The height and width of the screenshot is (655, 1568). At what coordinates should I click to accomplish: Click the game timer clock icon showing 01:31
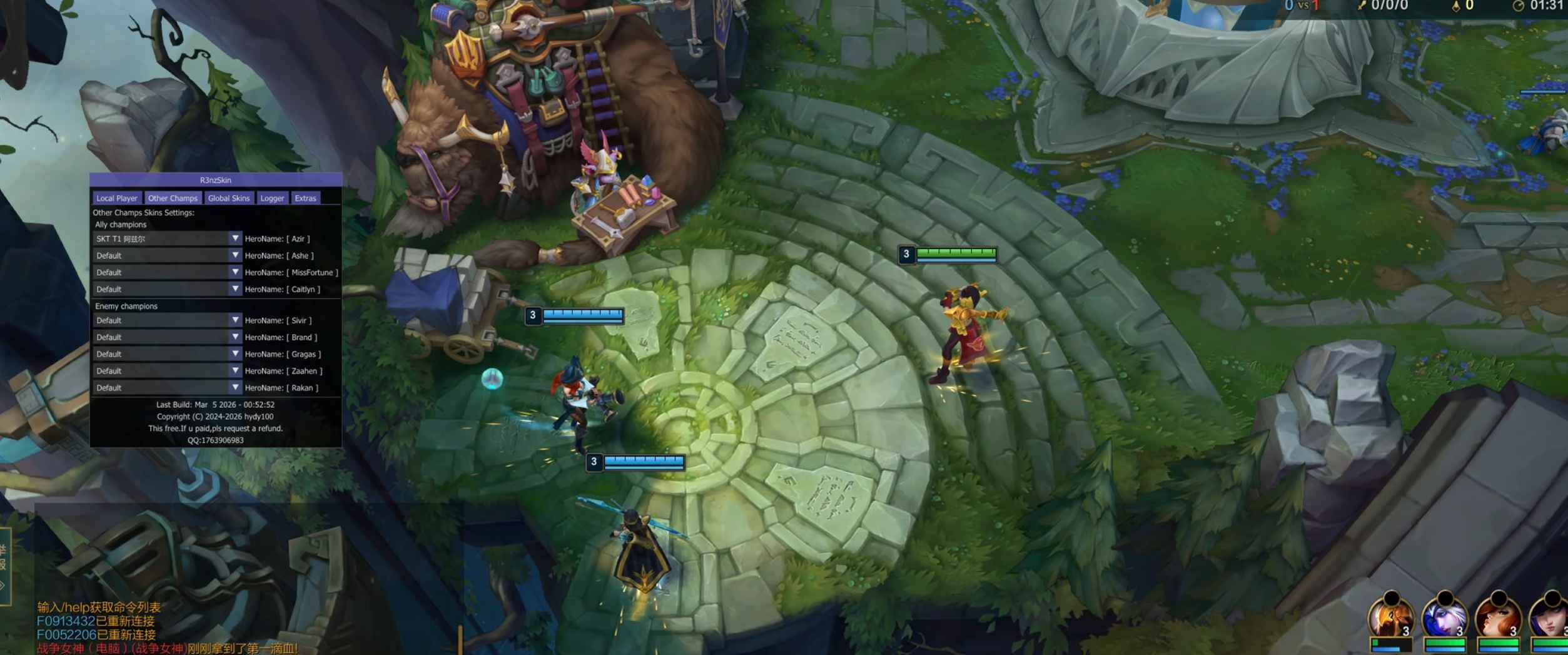pos(1519,6)
